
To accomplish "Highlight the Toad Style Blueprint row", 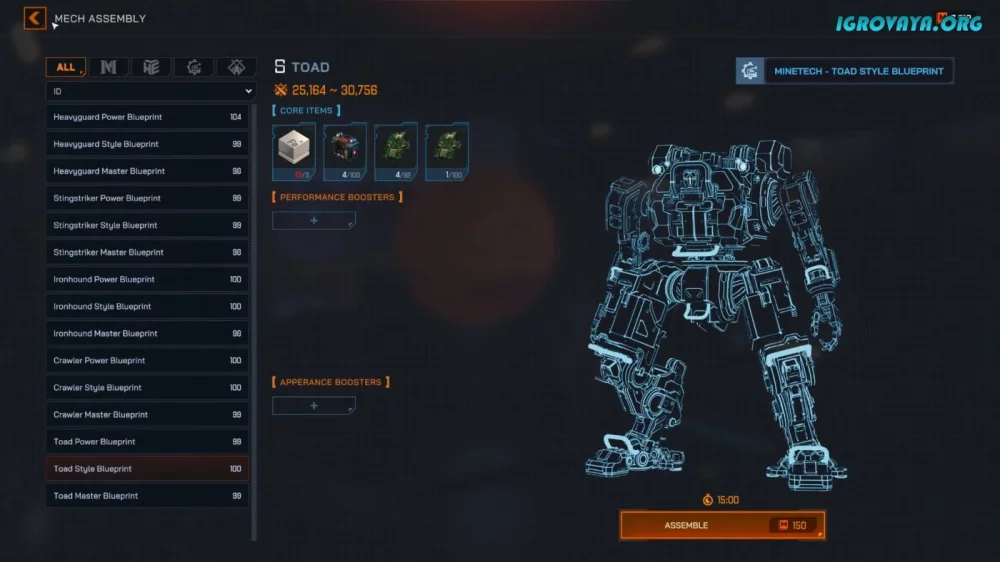I will pos(148,468).
